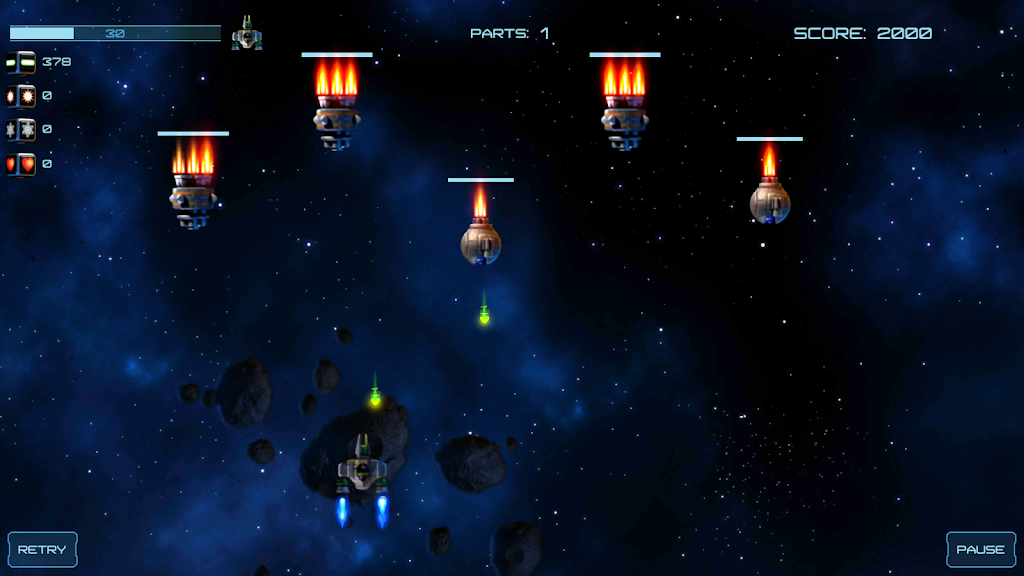
Task: Select the green laser ammo cube
Action: point(21,62)
